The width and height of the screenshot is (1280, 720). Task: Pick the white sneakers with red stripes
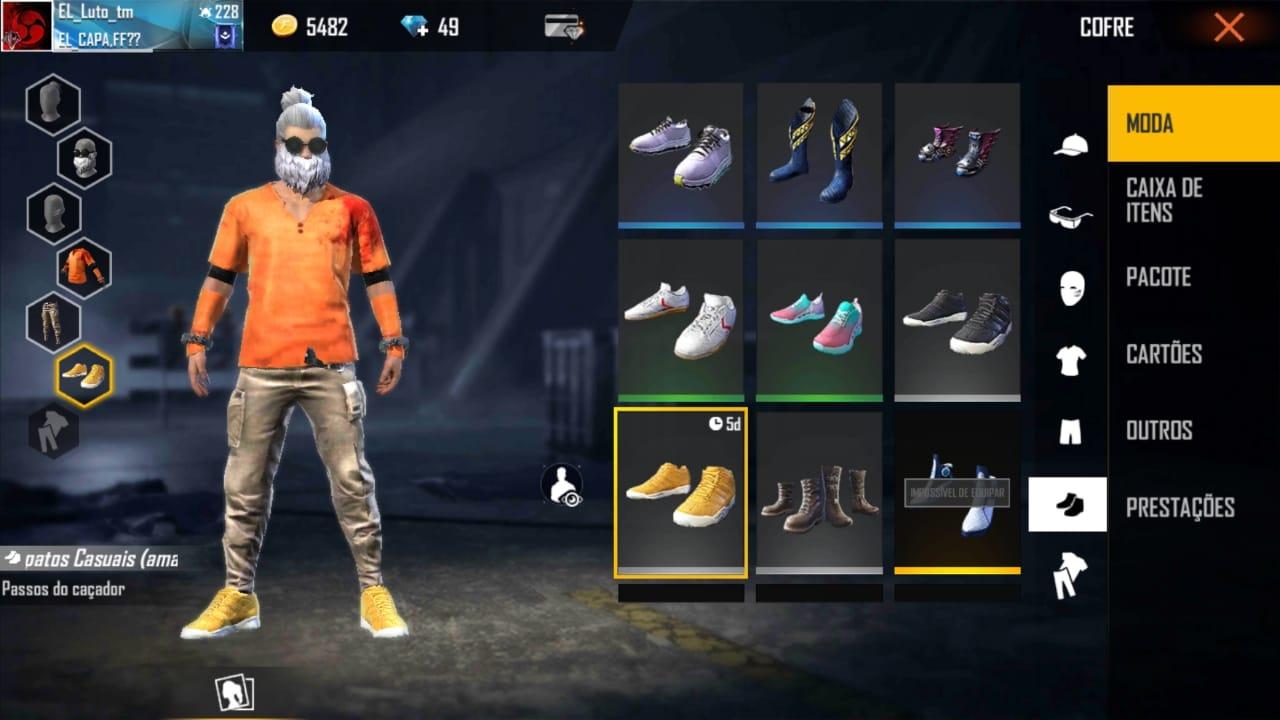click(680, 320)
